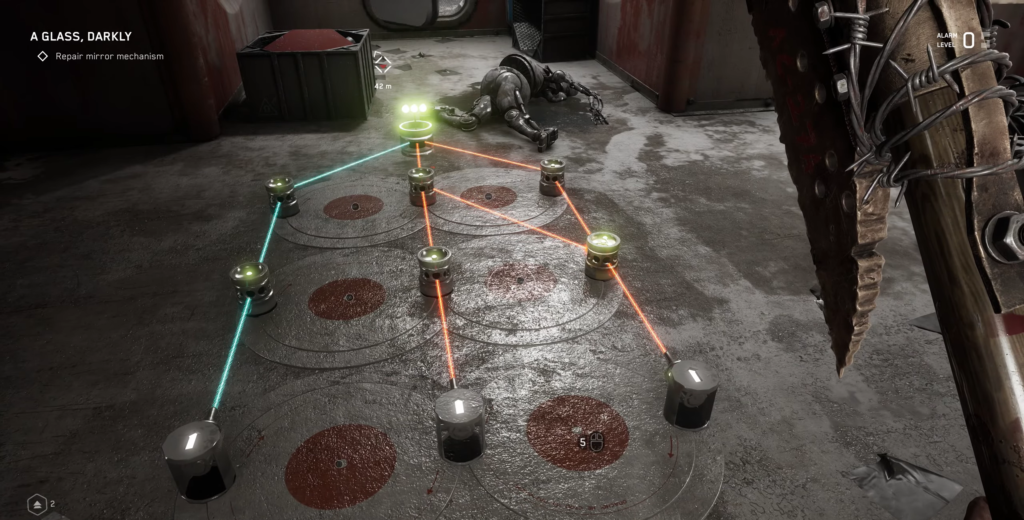Select the hexagon stacked-triangle icon labeled 2

[x=37, y=504]
